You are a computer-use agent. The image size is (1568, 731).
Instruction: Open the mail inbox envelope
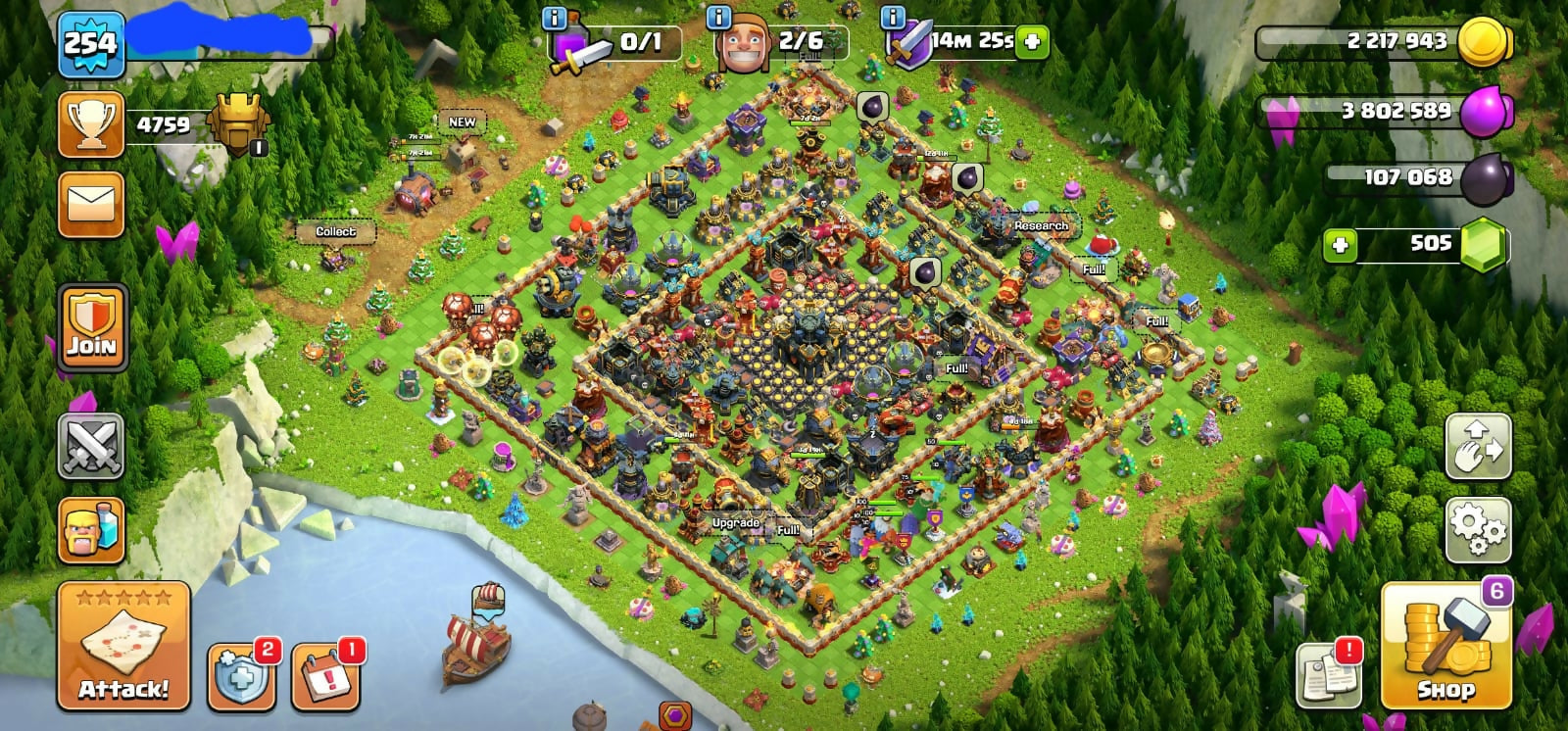point(91,205)
